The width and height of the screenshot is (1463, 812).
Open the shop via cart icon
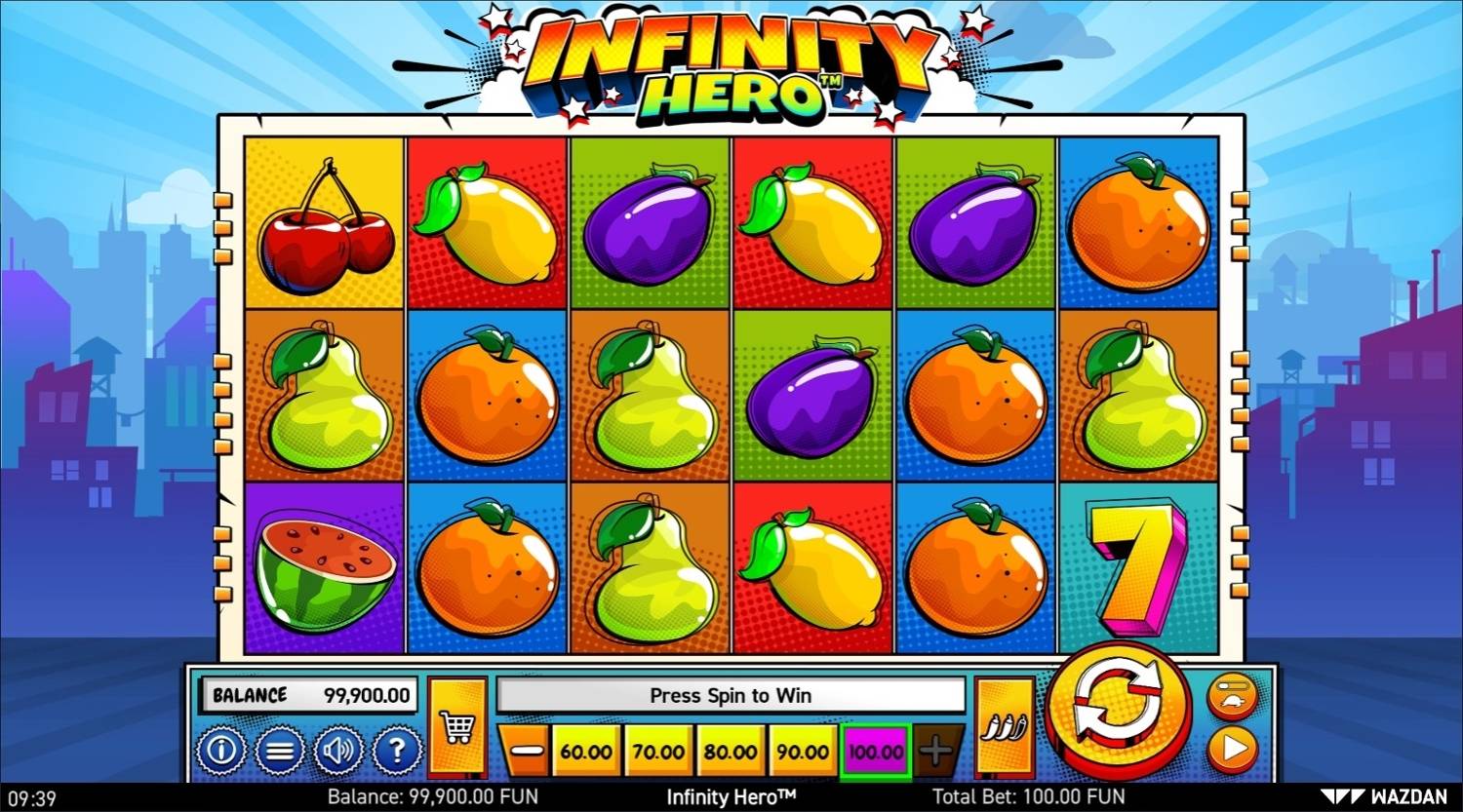[458, 725]
